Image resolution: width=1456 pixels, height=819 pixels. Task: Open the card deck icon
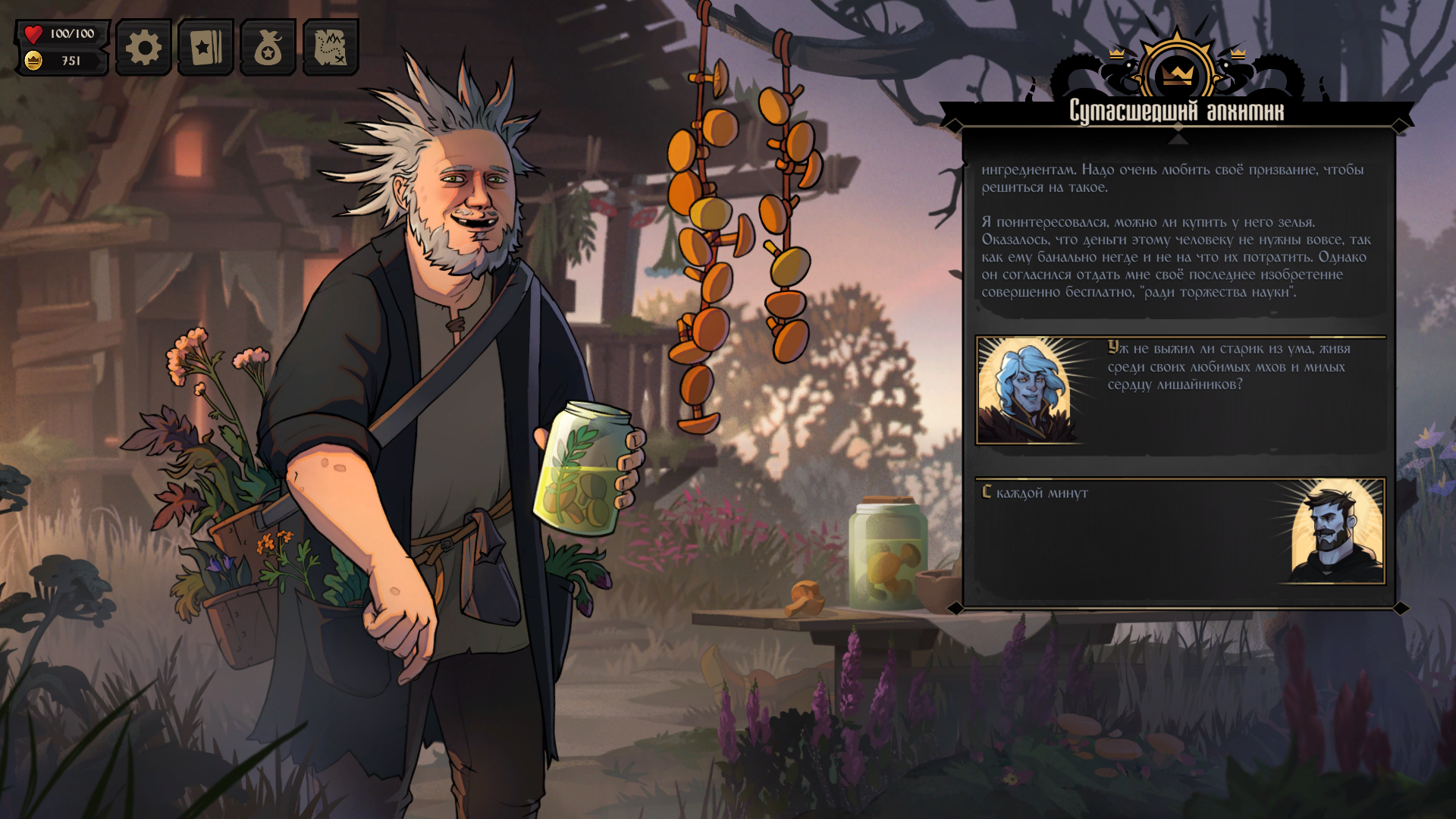pyautogui.click(x=206, y=49)
